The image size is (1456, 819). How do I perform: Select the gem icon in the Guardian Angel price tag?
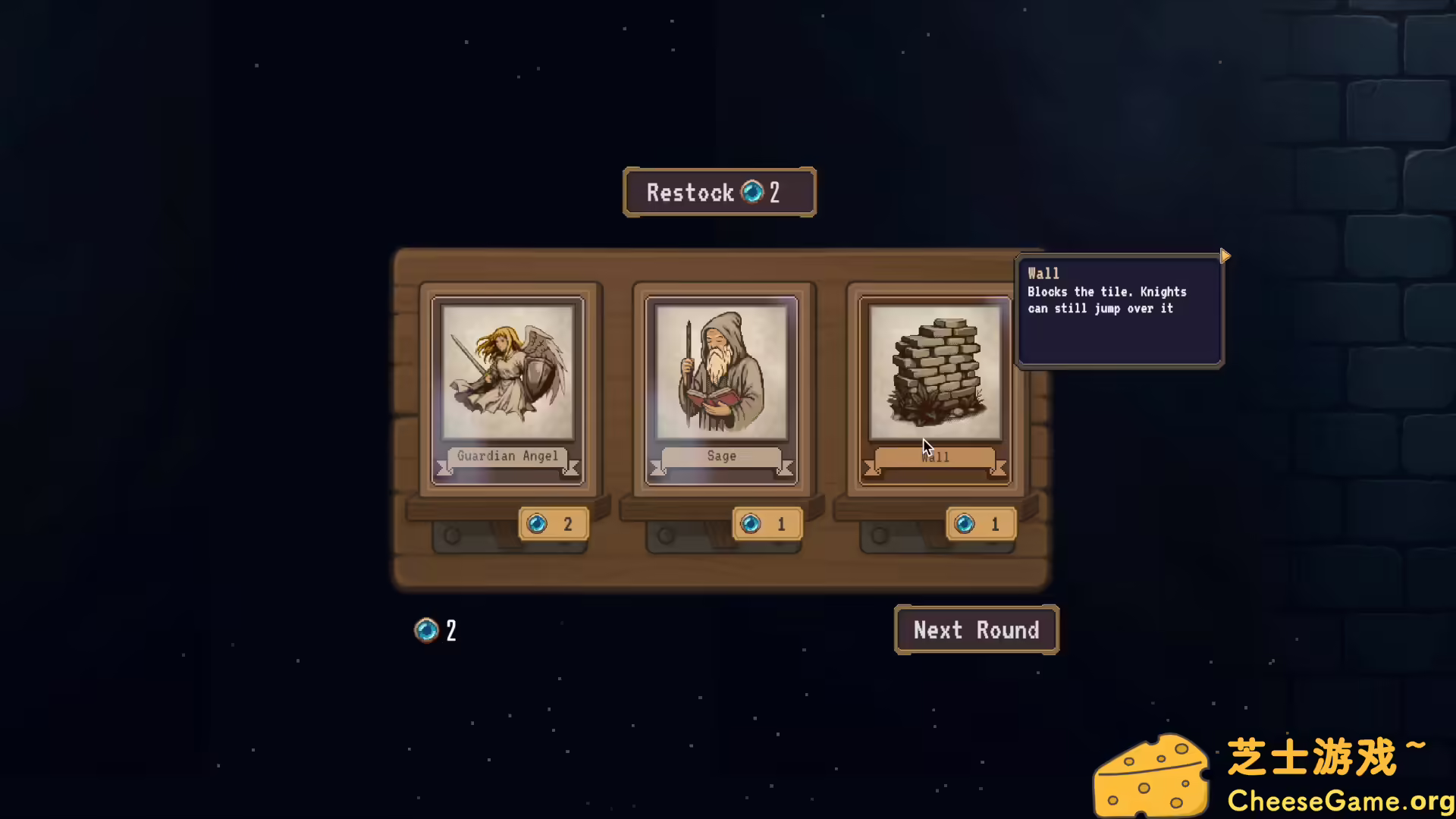pyautogui.click(x=538, y=523)
